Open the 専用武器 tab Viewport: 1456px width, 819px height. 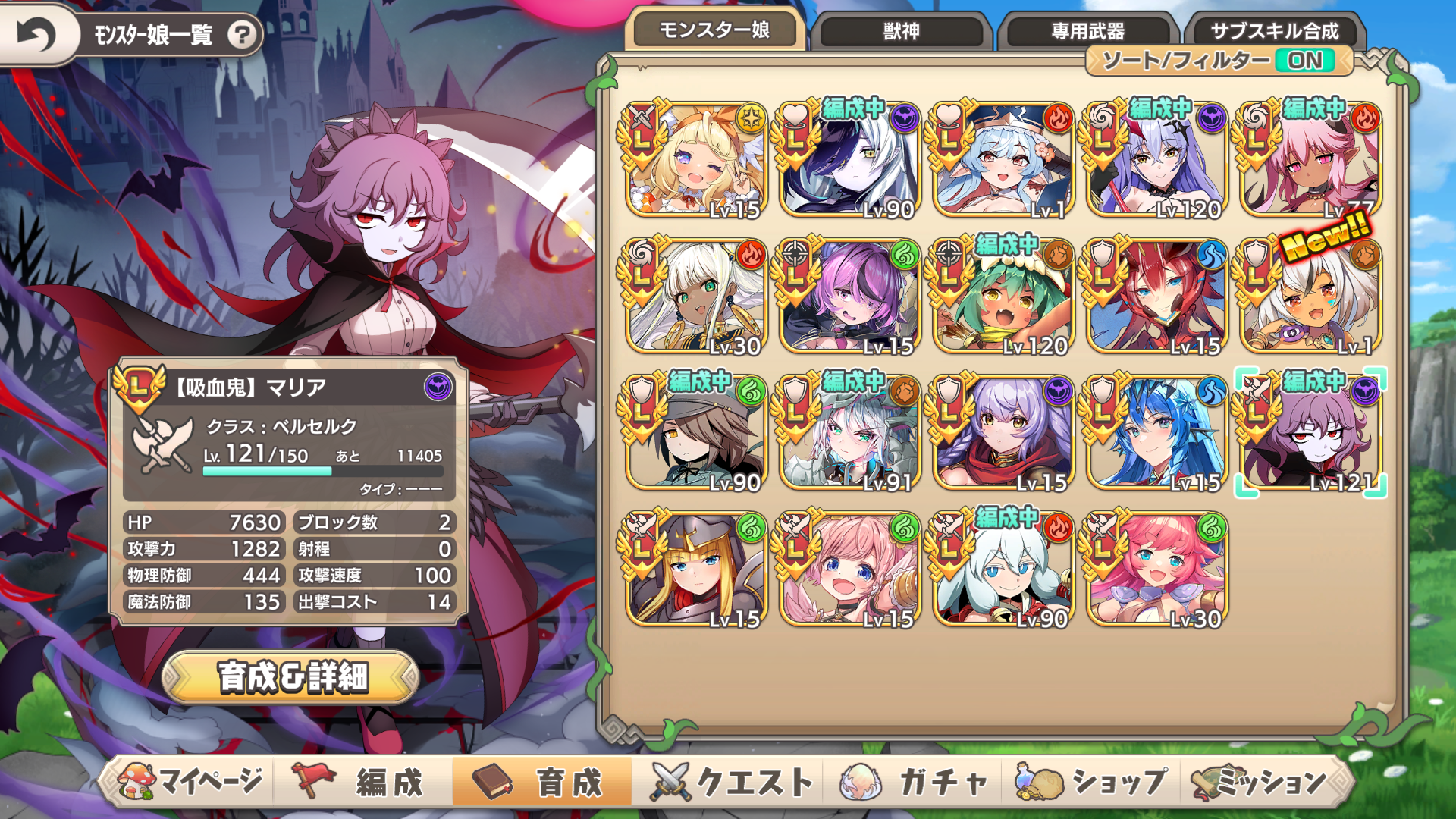[1087, 31]
